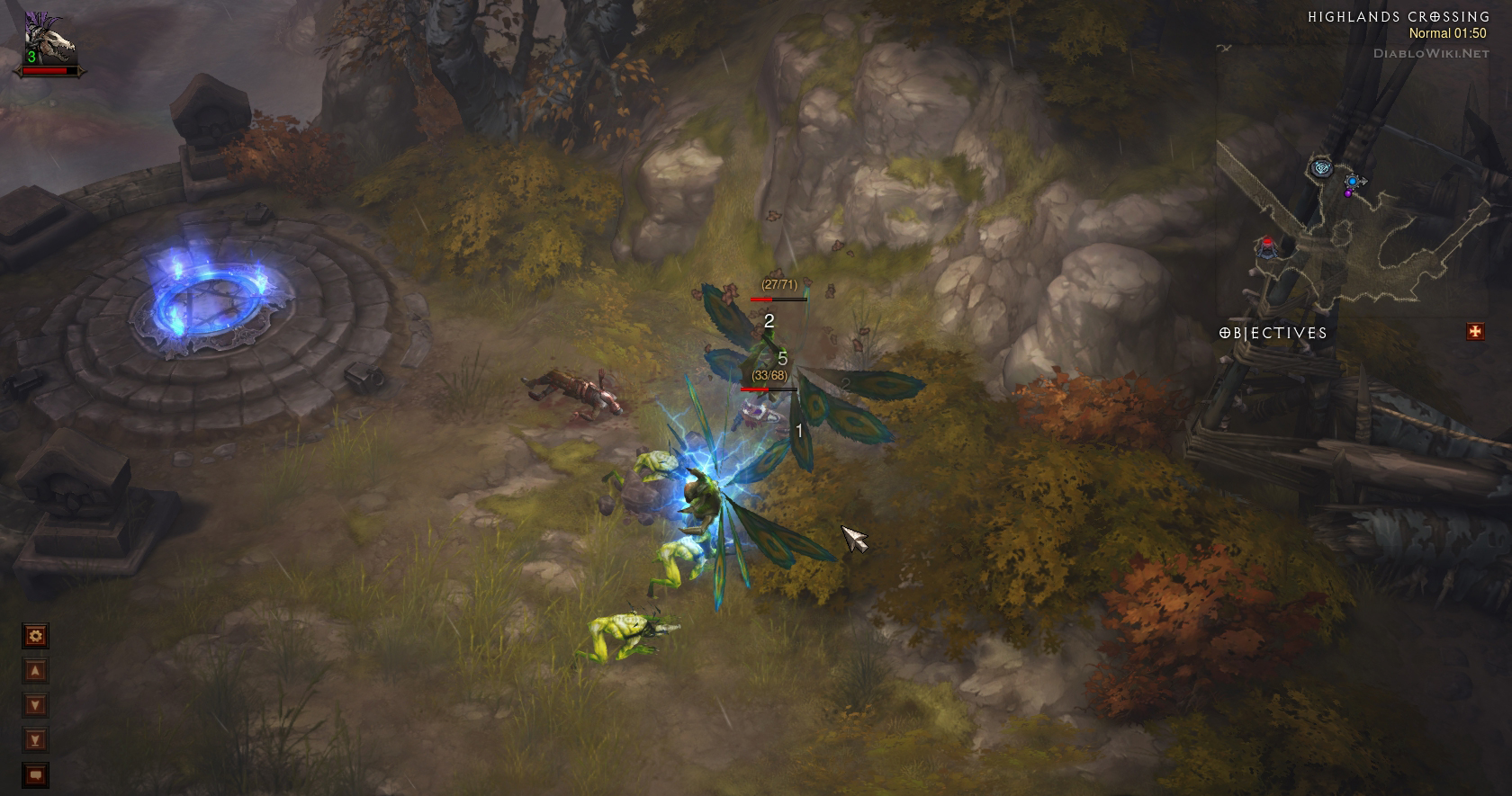Jump to chat bottom with underlined arrow button
The image size is (1512, 796).
(x=35, y=740)
